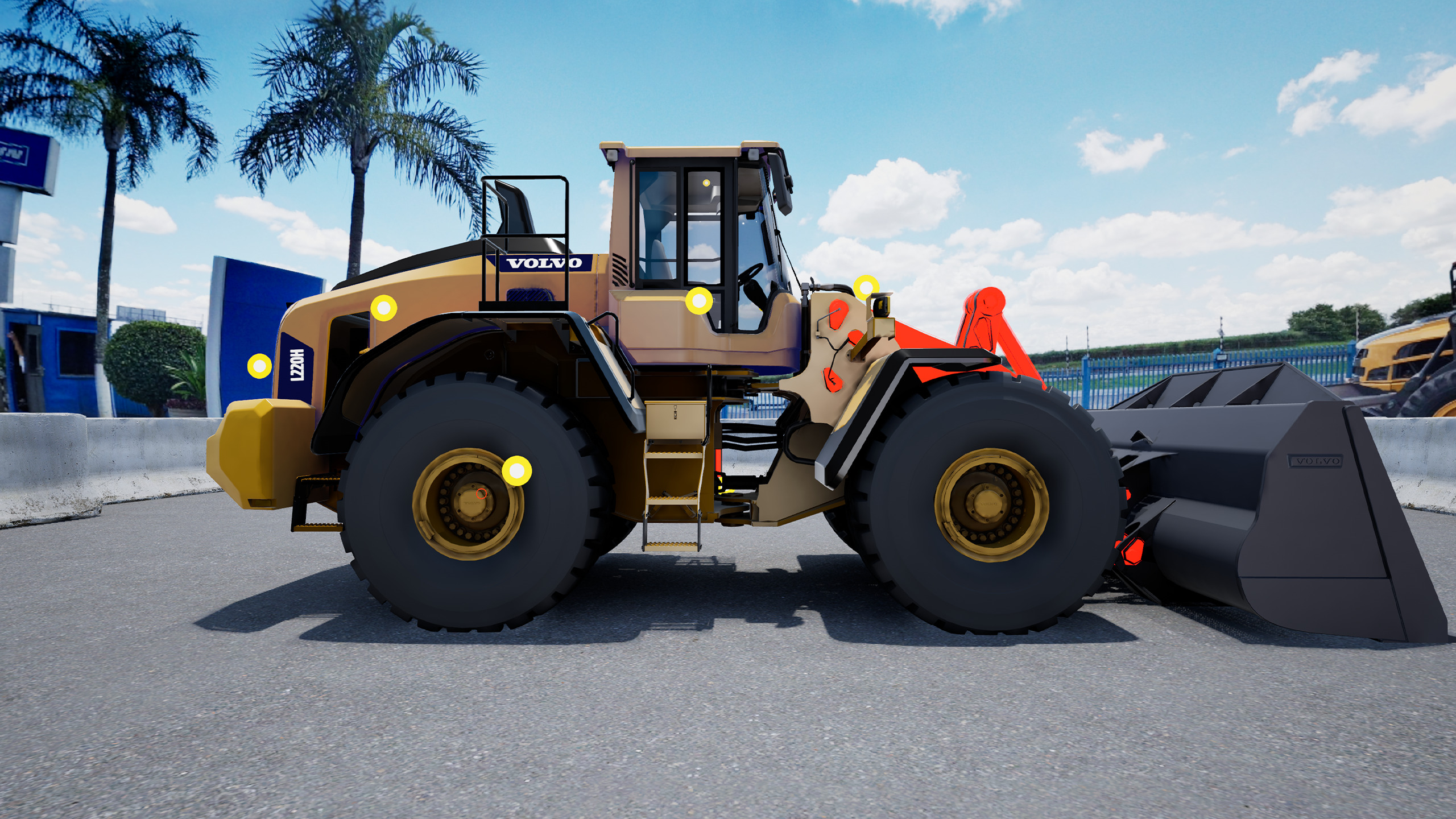Click the hotspot above the articulation joint

[x=867, y=287]
